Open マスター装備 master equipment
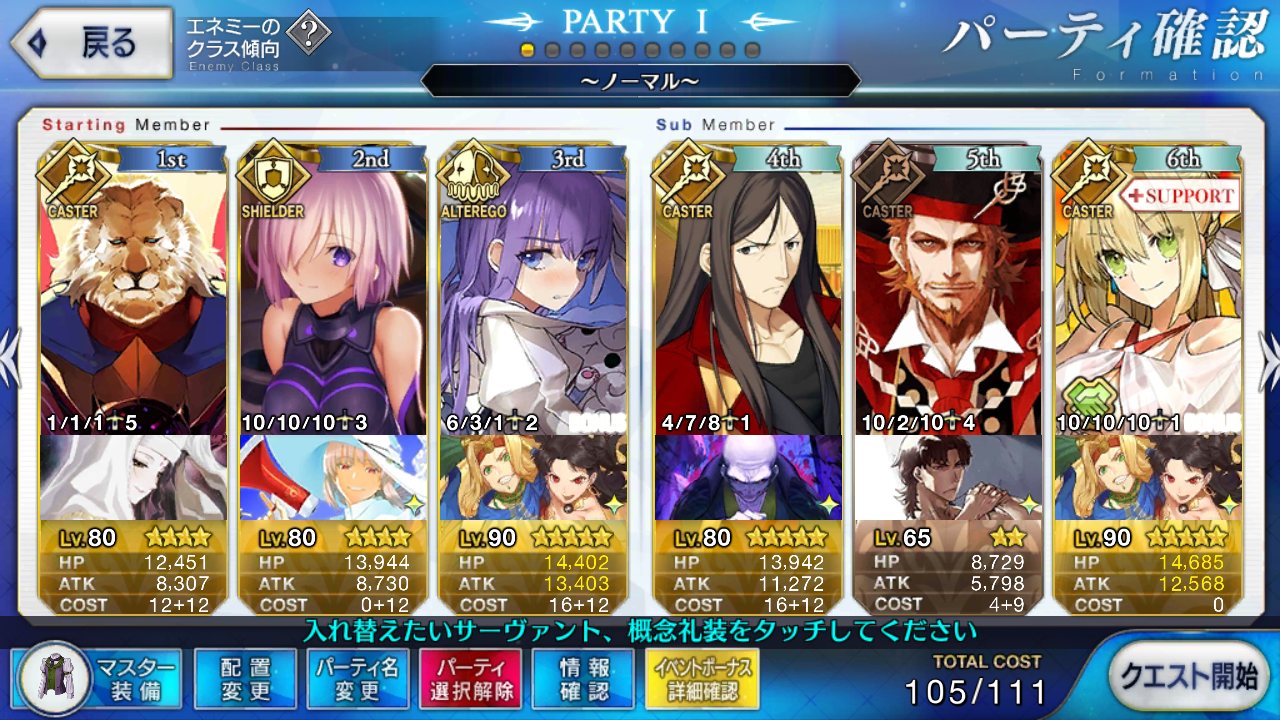Image resolution: width=1280 pixels, height=720 pixels. (99, 678)
